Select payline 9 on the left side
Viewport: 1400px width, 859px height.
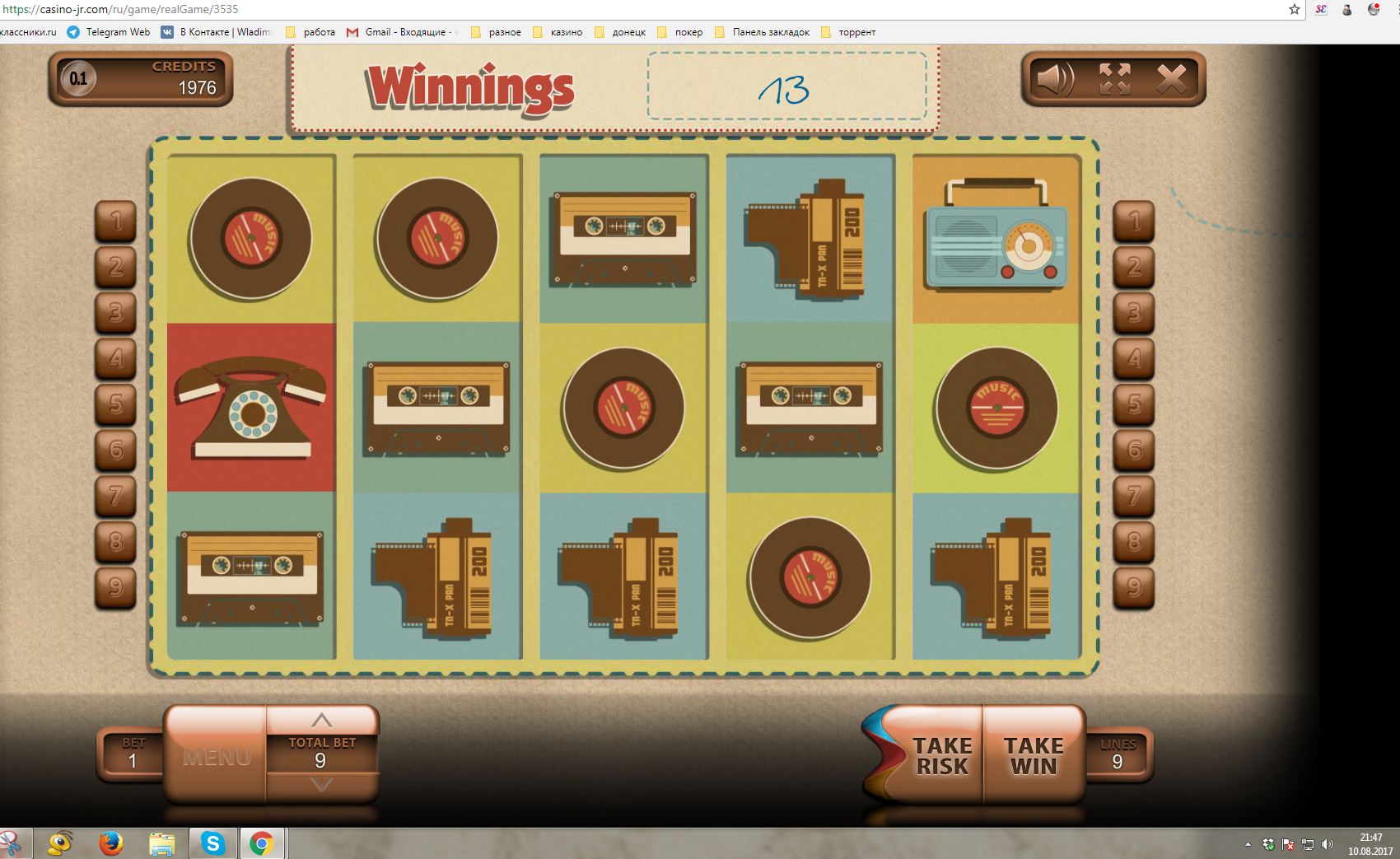116,586
